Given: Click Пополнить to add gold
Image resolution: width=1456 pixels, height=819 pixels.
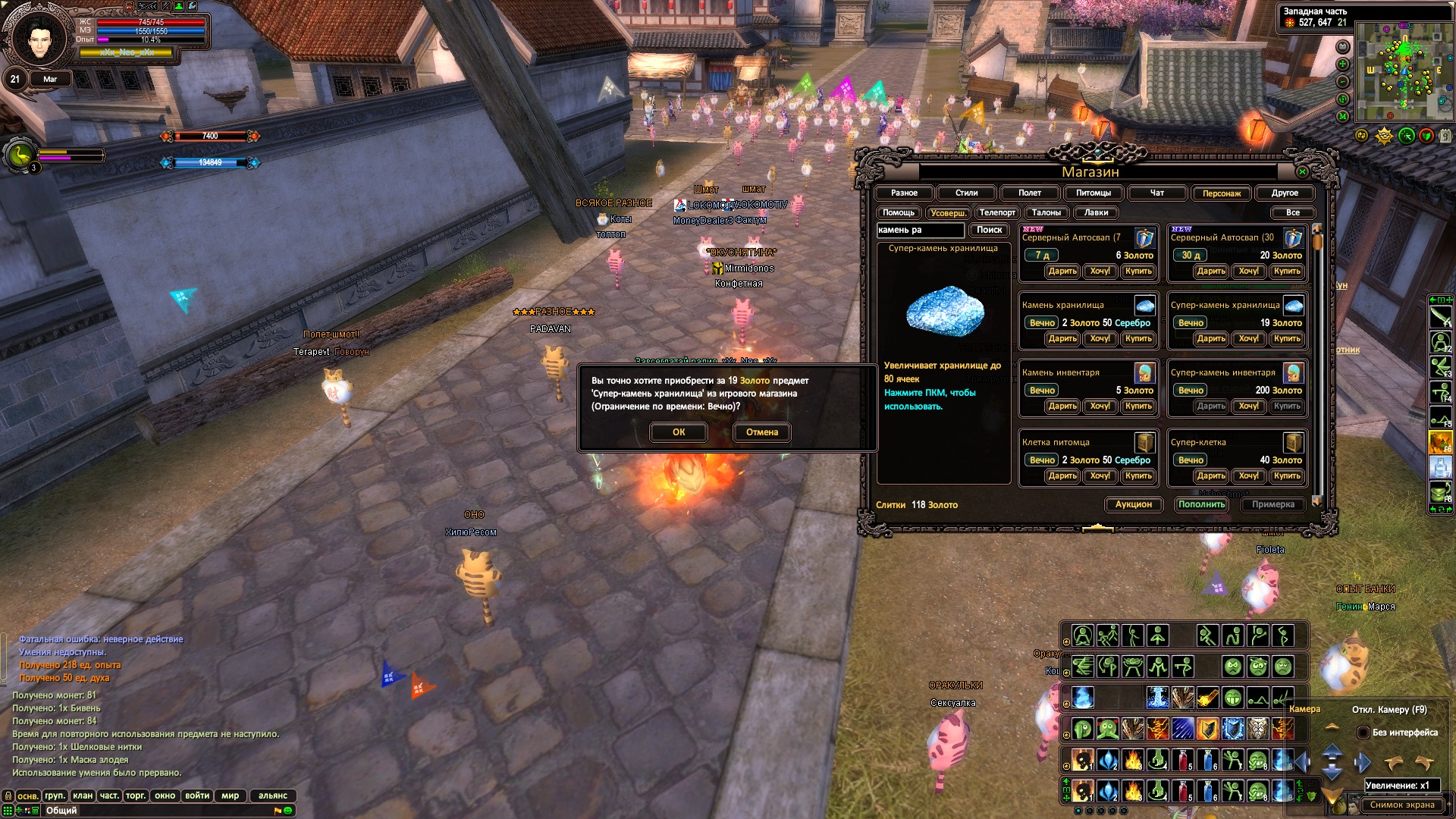Looking at the screenshot, I should pos(1201,504).
